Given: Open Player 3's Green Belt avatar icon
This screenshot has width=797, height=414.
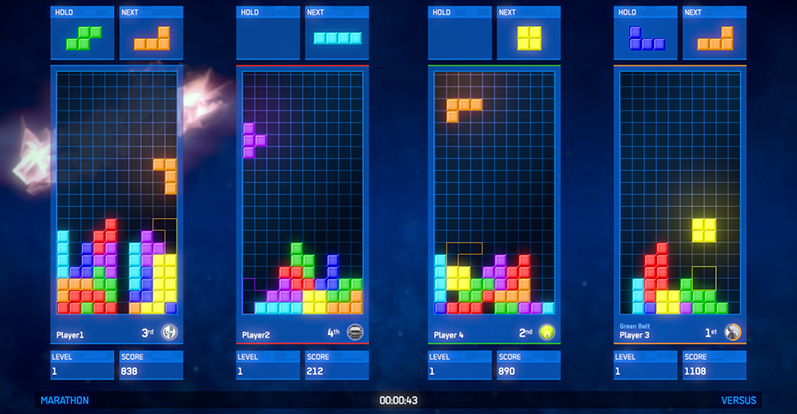Looking at the screenshot, I should (x=733, y=332).
